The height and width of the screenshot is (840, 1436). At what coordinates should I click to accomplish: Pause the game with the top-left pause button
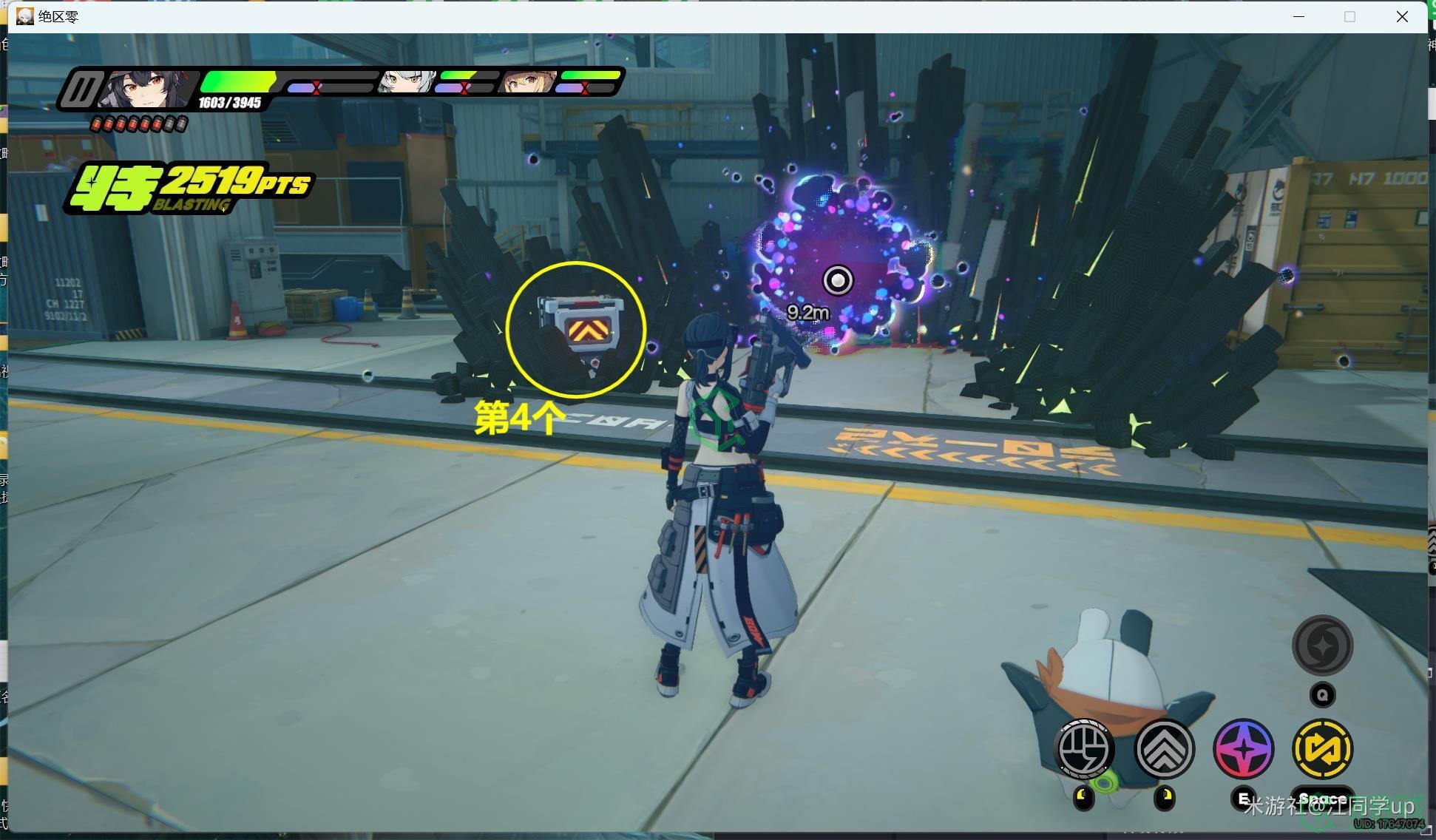[80, 89]
